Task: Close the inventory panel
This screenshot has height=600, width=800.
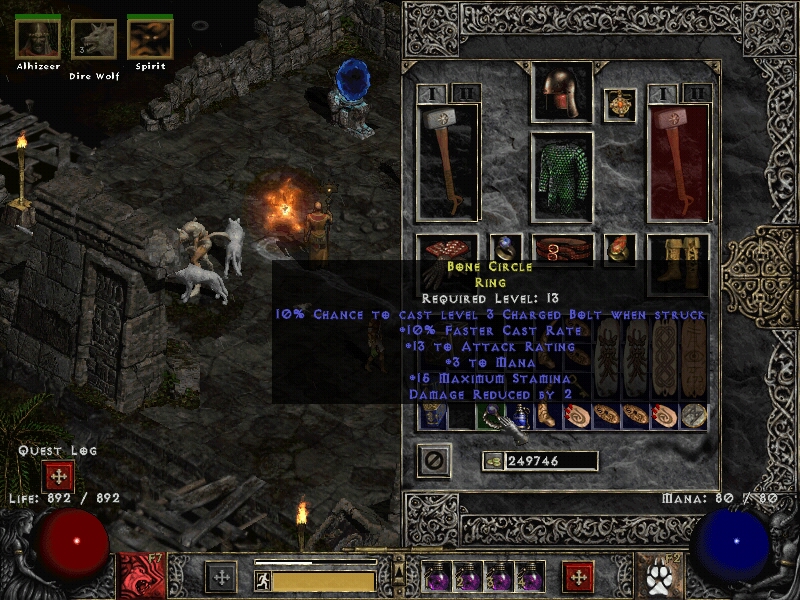Action: 434,460
